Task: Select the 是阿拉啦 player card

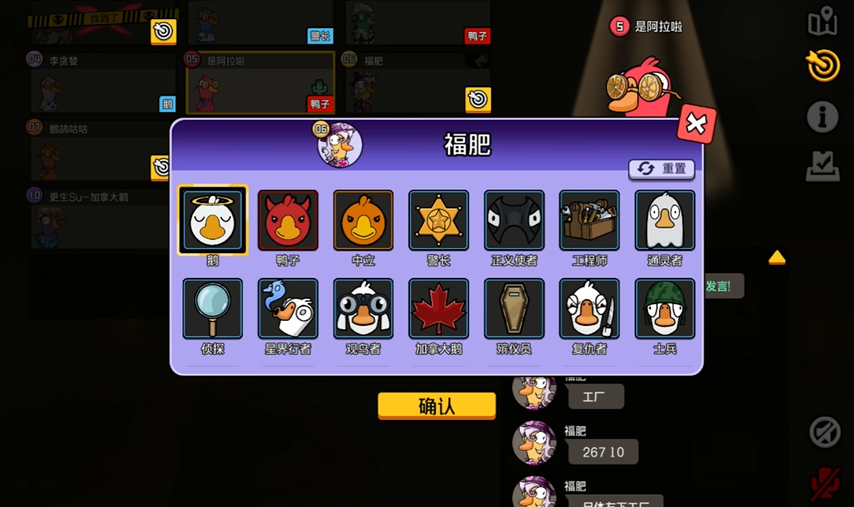Action: tap(258, 82)
